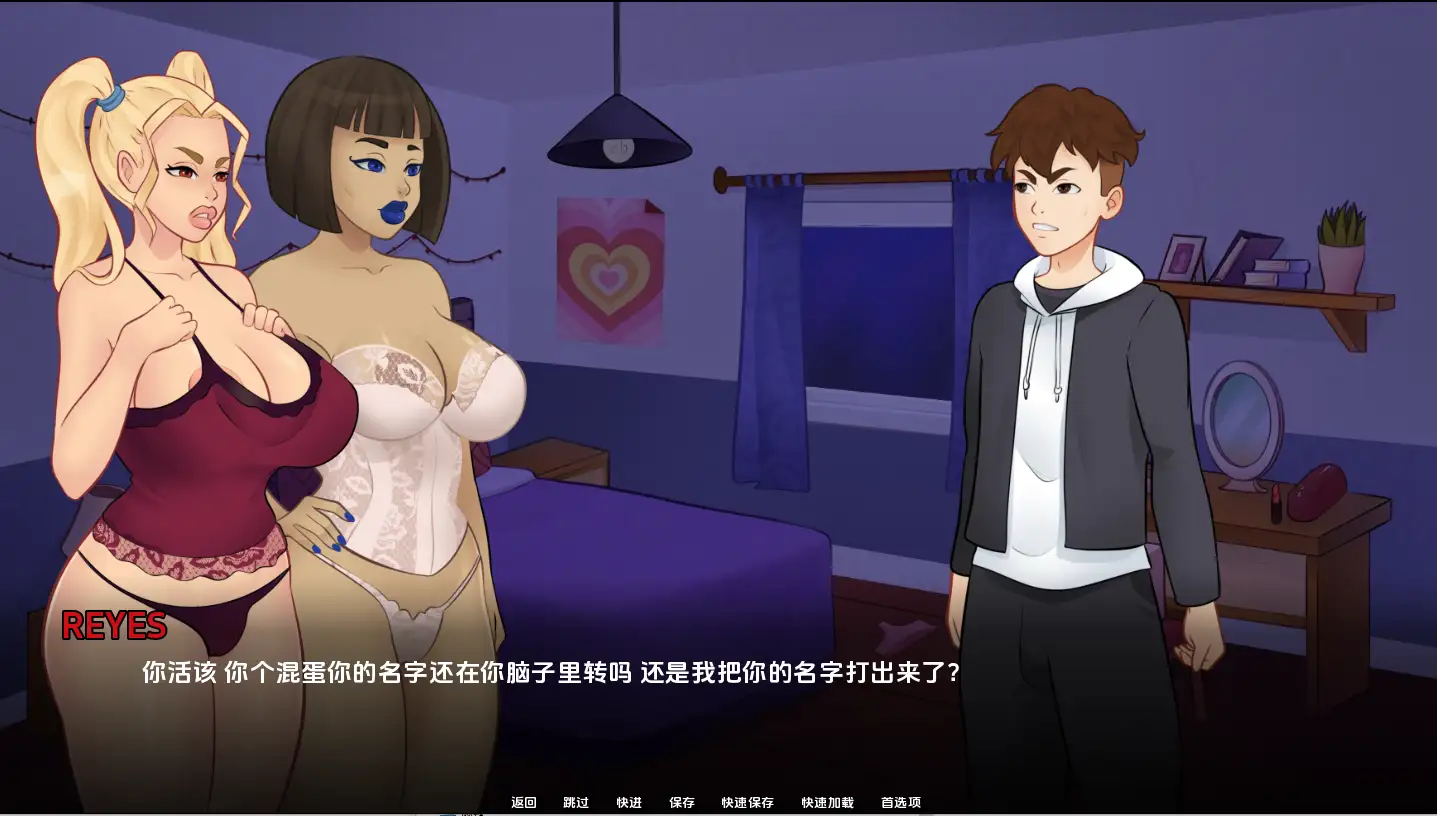The width and height of the screenshot is (1437, 816).
Task: Click 跳过 to skip dialogue
Action: pyautogui.click(x=574, y=802)
